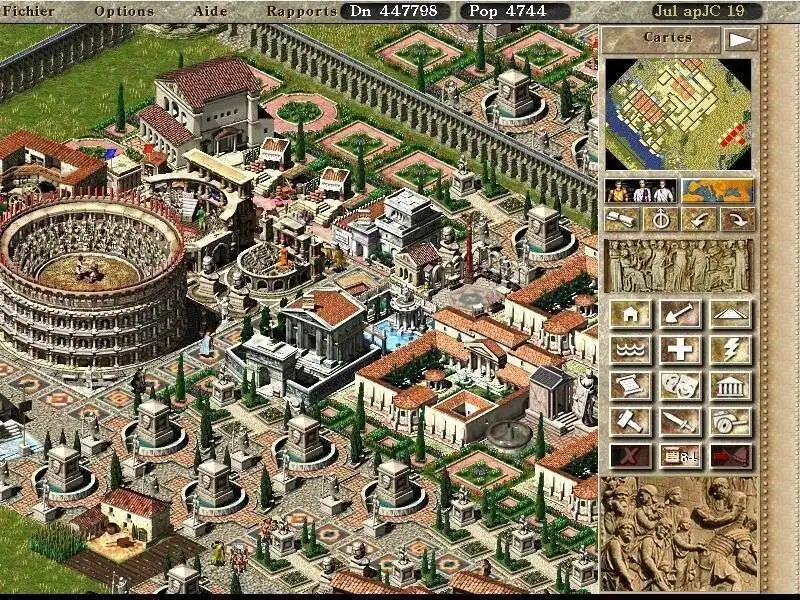Select the road building tool

730,314
